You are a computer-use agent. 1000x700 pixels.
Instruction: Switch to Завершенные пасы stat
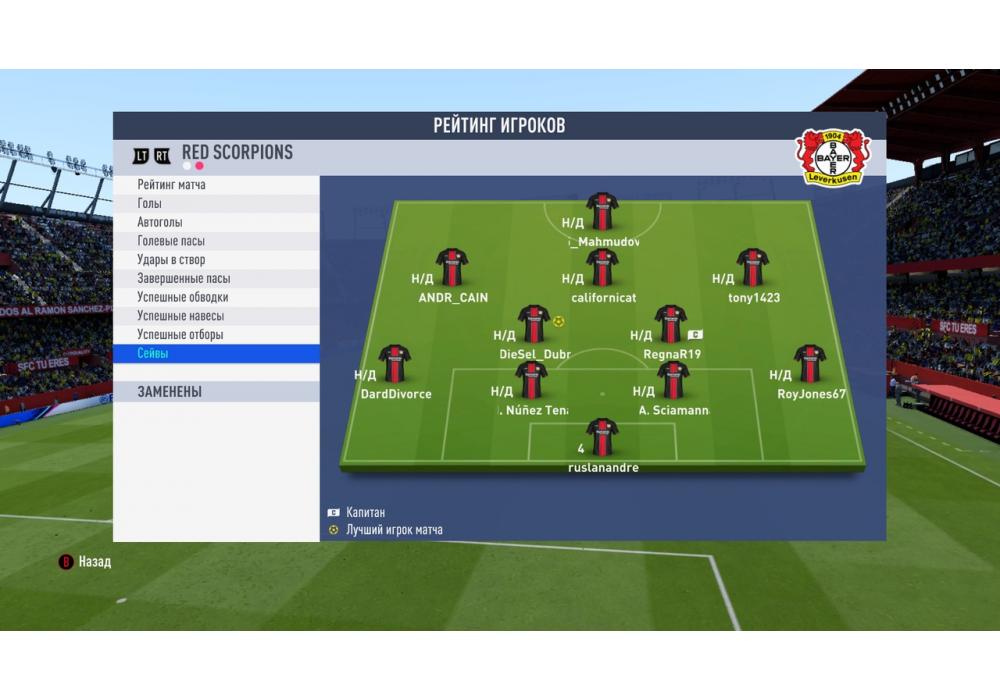pos(216,279)
